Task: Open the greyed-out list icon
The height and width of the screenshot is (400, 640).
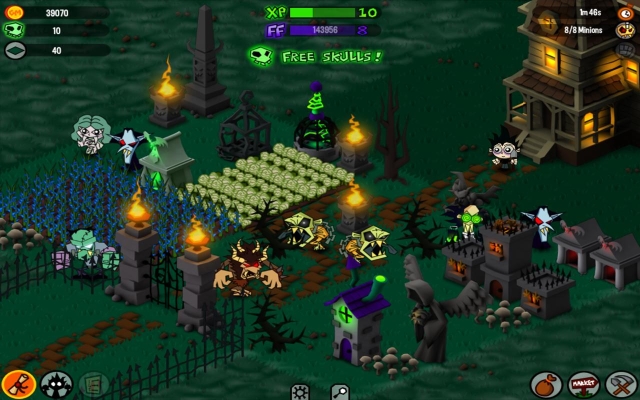Action: pyautogui.click(x=93, y=383)
